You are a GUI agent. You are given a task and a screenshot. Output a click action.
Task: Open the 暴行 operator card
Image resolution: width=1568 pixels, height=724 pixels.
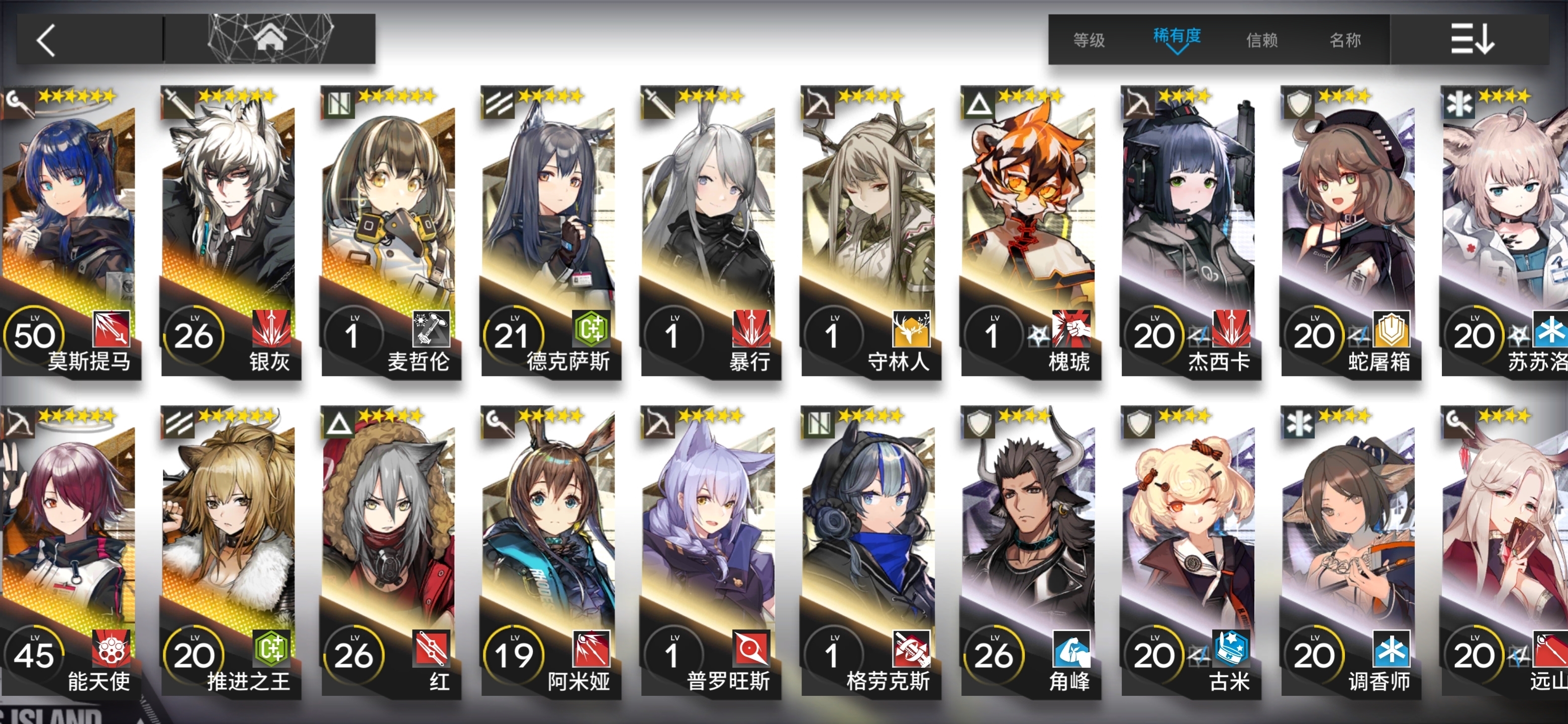pyautogui.click(x=710, y=231)
